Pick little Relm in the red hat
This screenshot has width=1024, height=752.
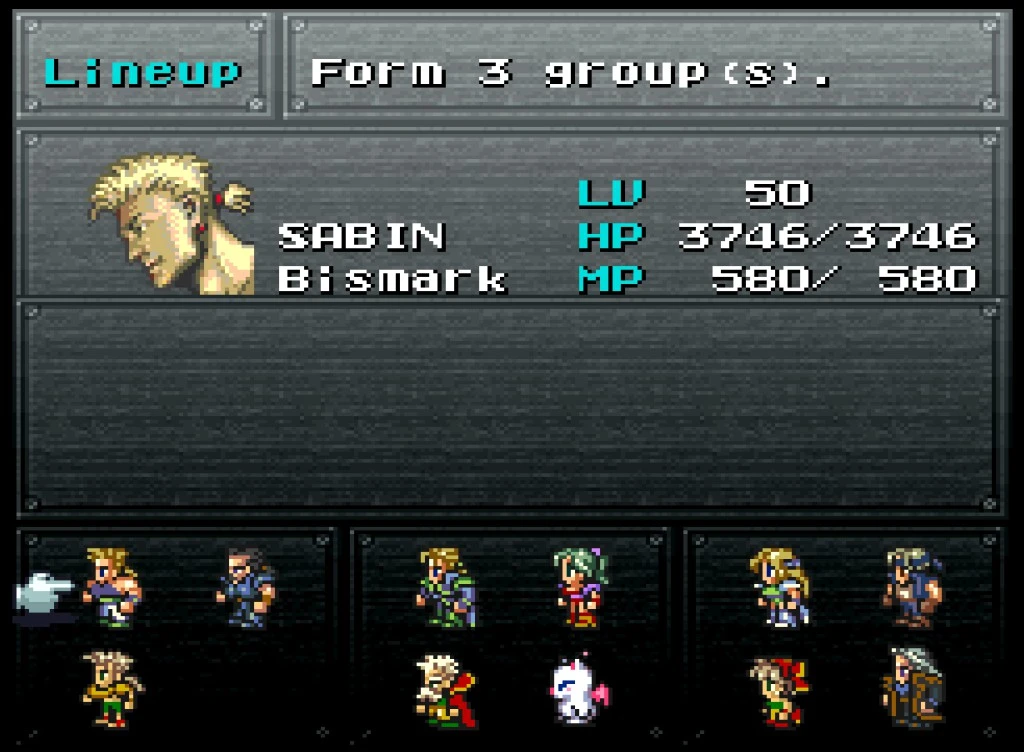click(779, 689)
